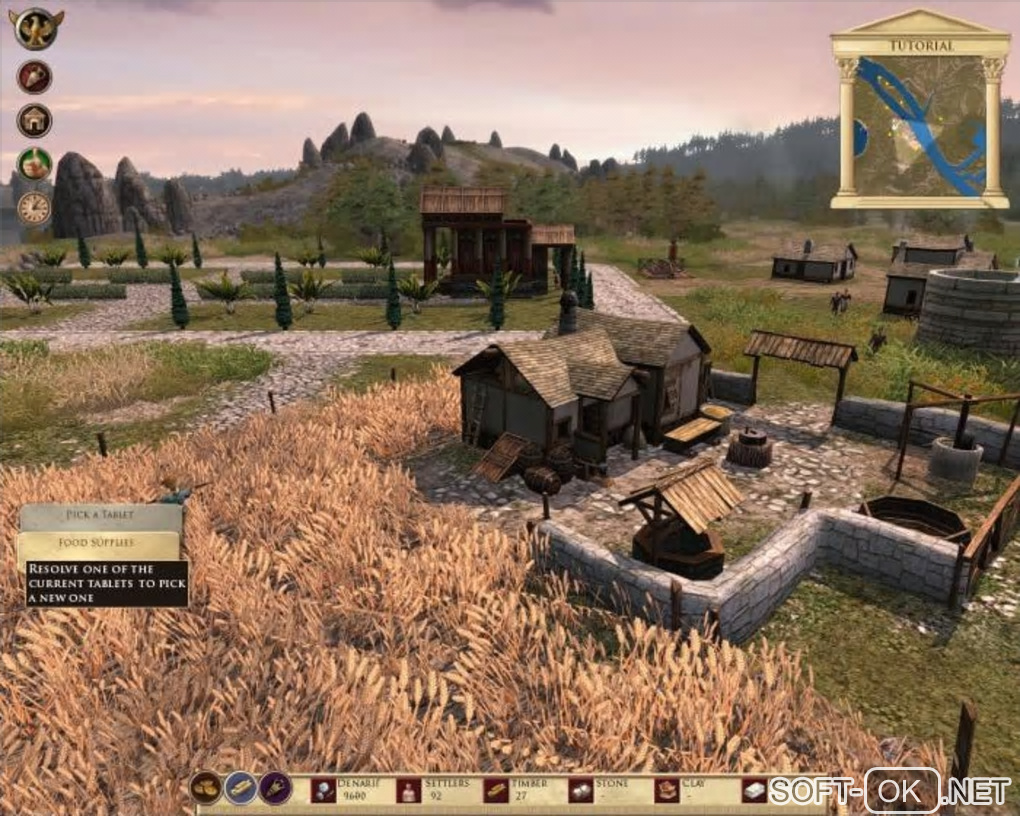Open the golden eagle main menu
This screenshot has height=816, width=1020.
pyautogui.click(x=37, y=28)
